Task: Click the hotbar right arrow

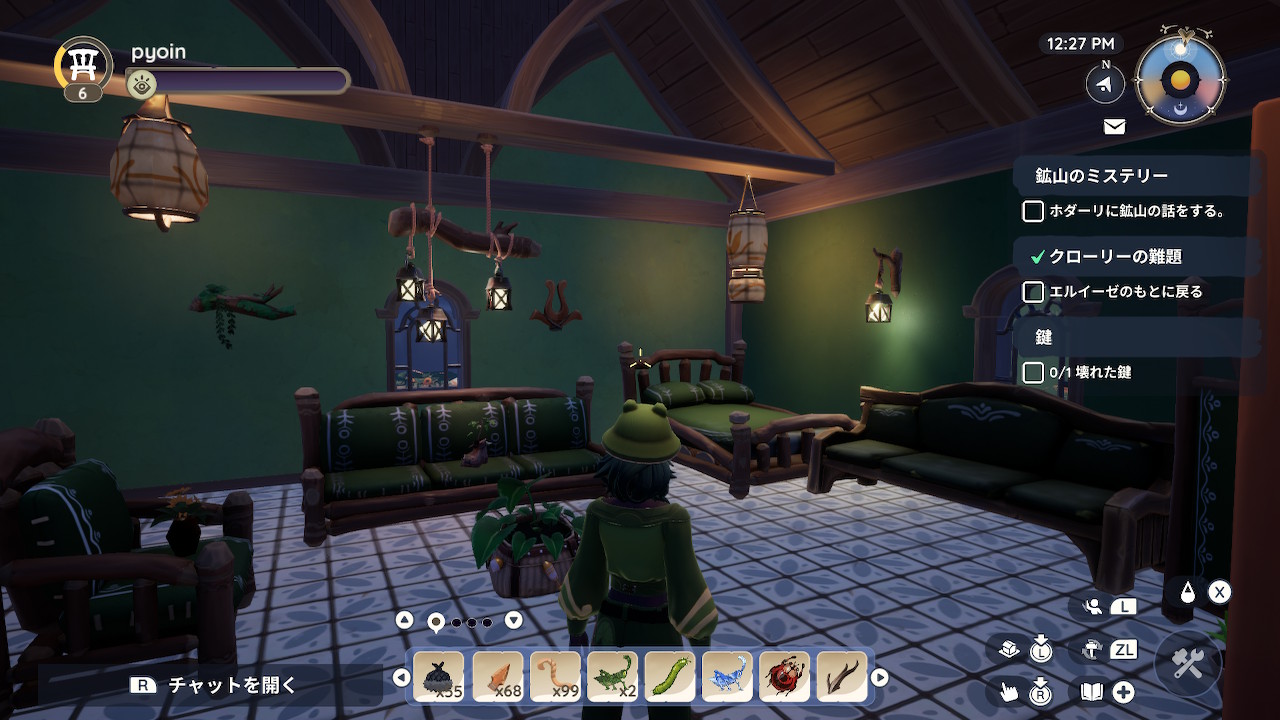Action: coord(880,678)
